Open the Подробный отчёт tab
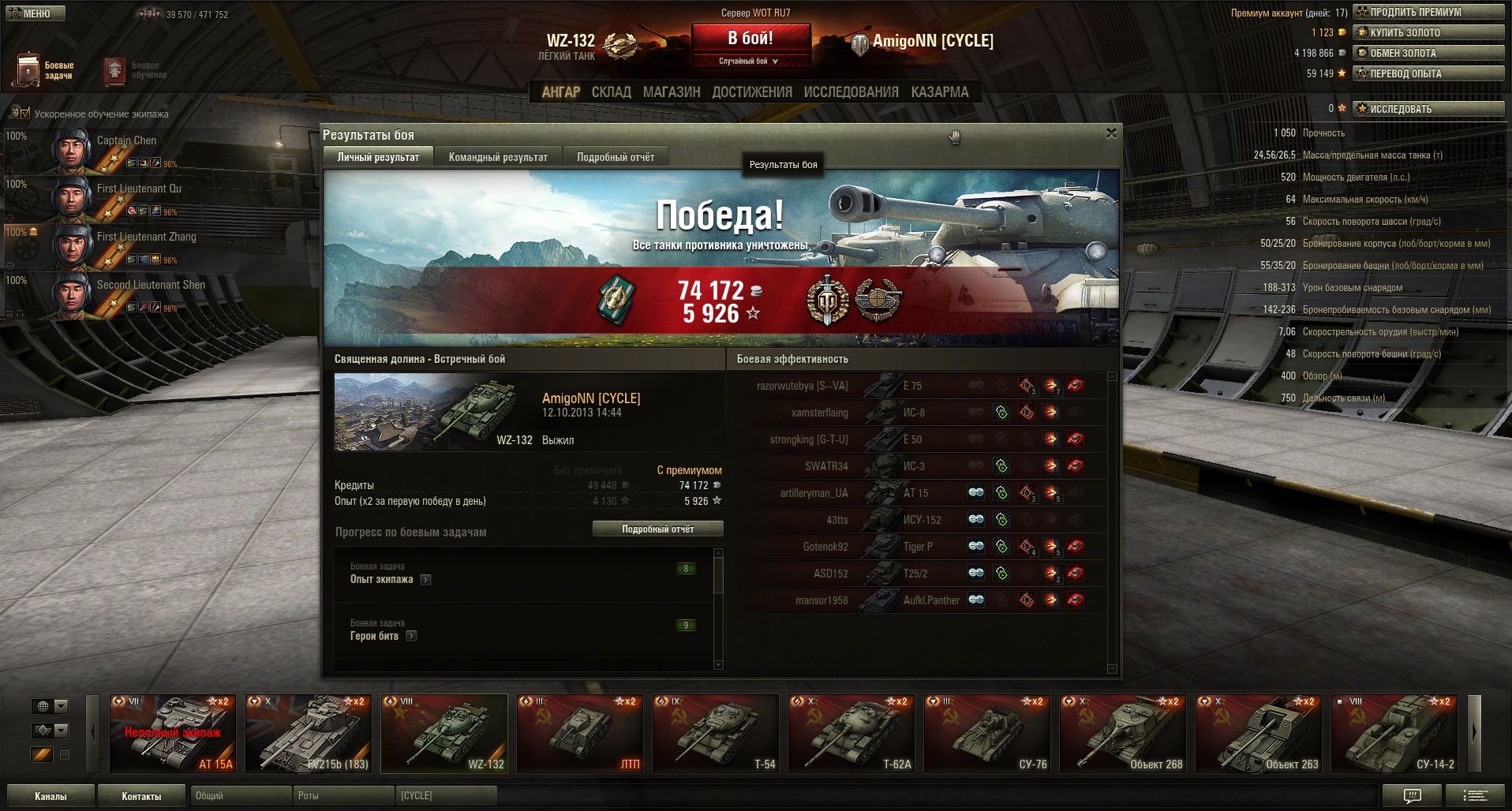This screenshot has height=811, width=1512. click(616, 157)
